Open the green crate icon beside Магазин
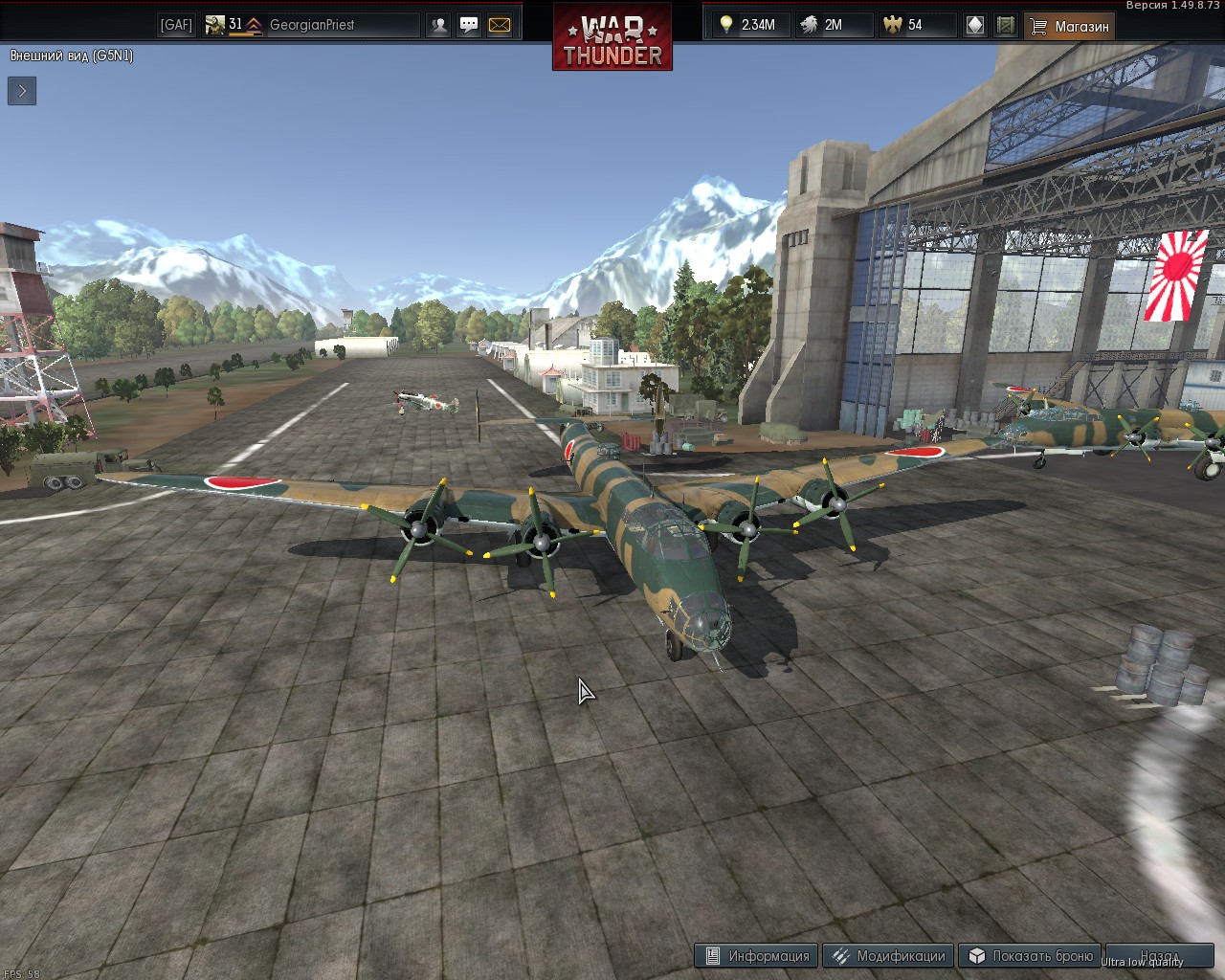The image size is (1225, 980). pyautogui.click(x=1005, y=25)
